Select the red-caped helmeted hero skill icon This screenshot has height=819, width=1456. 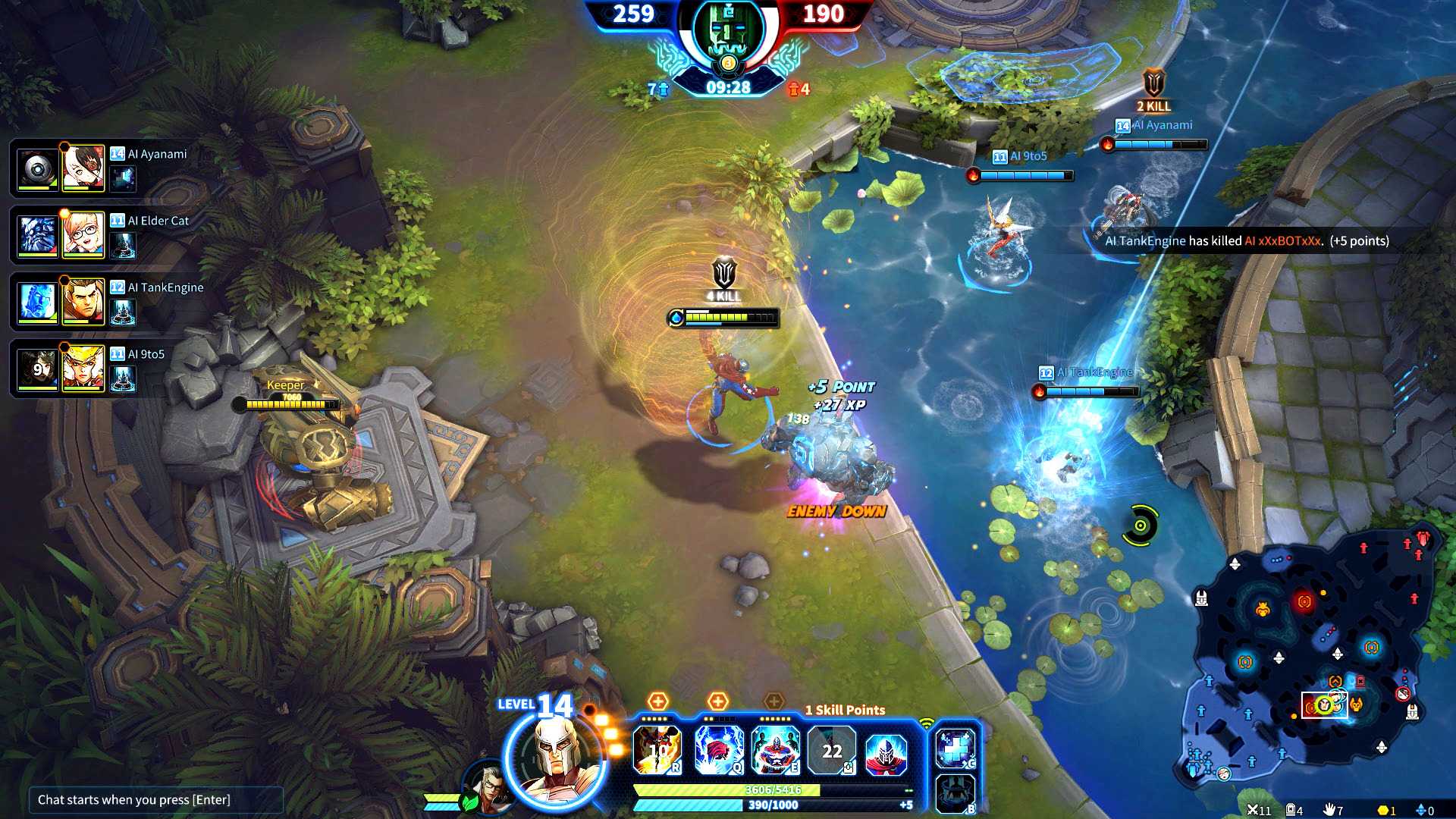pyautogui.click(x=886, y=750)
